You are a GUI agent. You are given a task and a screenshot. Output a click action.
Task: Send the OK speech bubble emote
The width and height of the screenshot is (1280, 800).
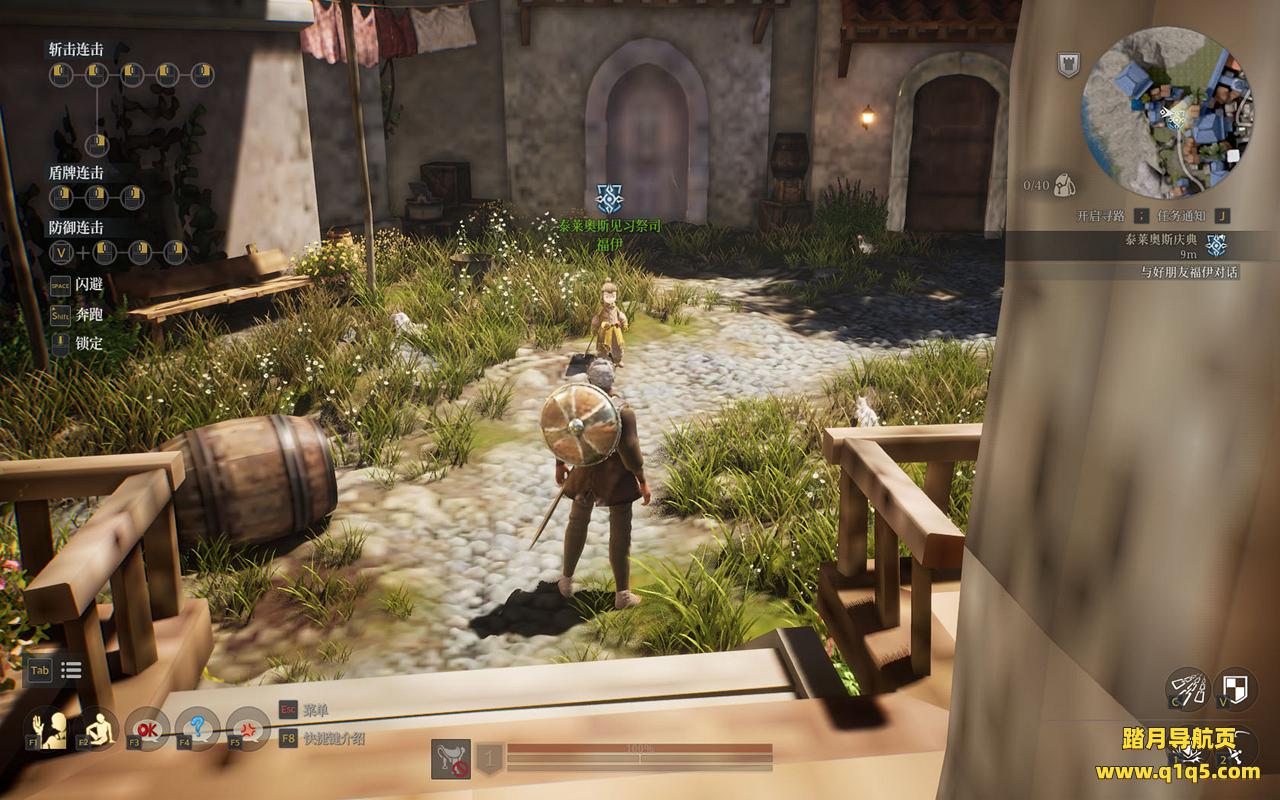pyautogui.click(x=148, y=729)
